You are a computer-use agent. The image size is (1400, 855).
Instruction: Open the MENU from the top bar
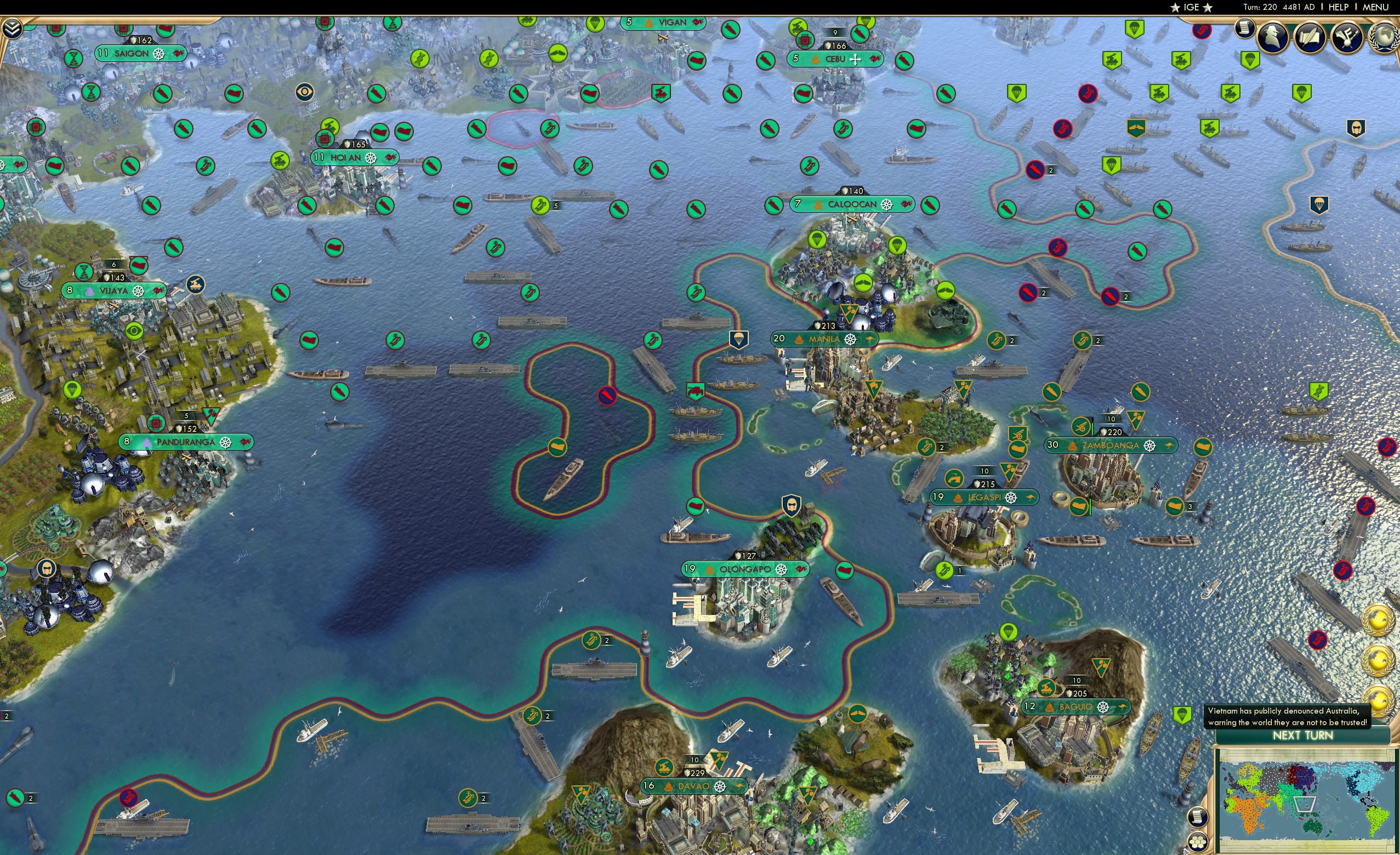coord(1374,7)
